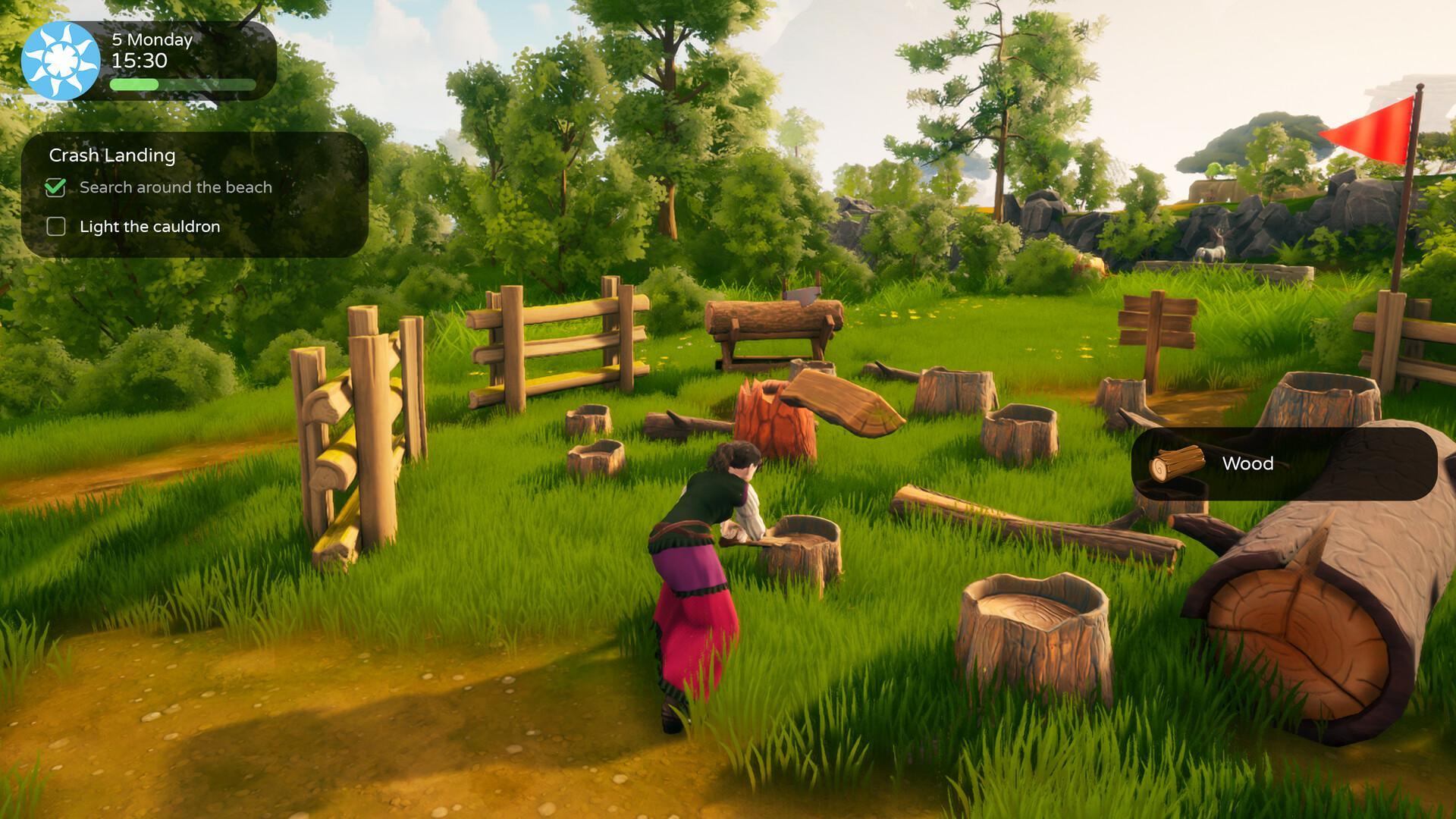Select the Crash Landing quest title
Screen dimensions: 1456x819
[114, 155]
